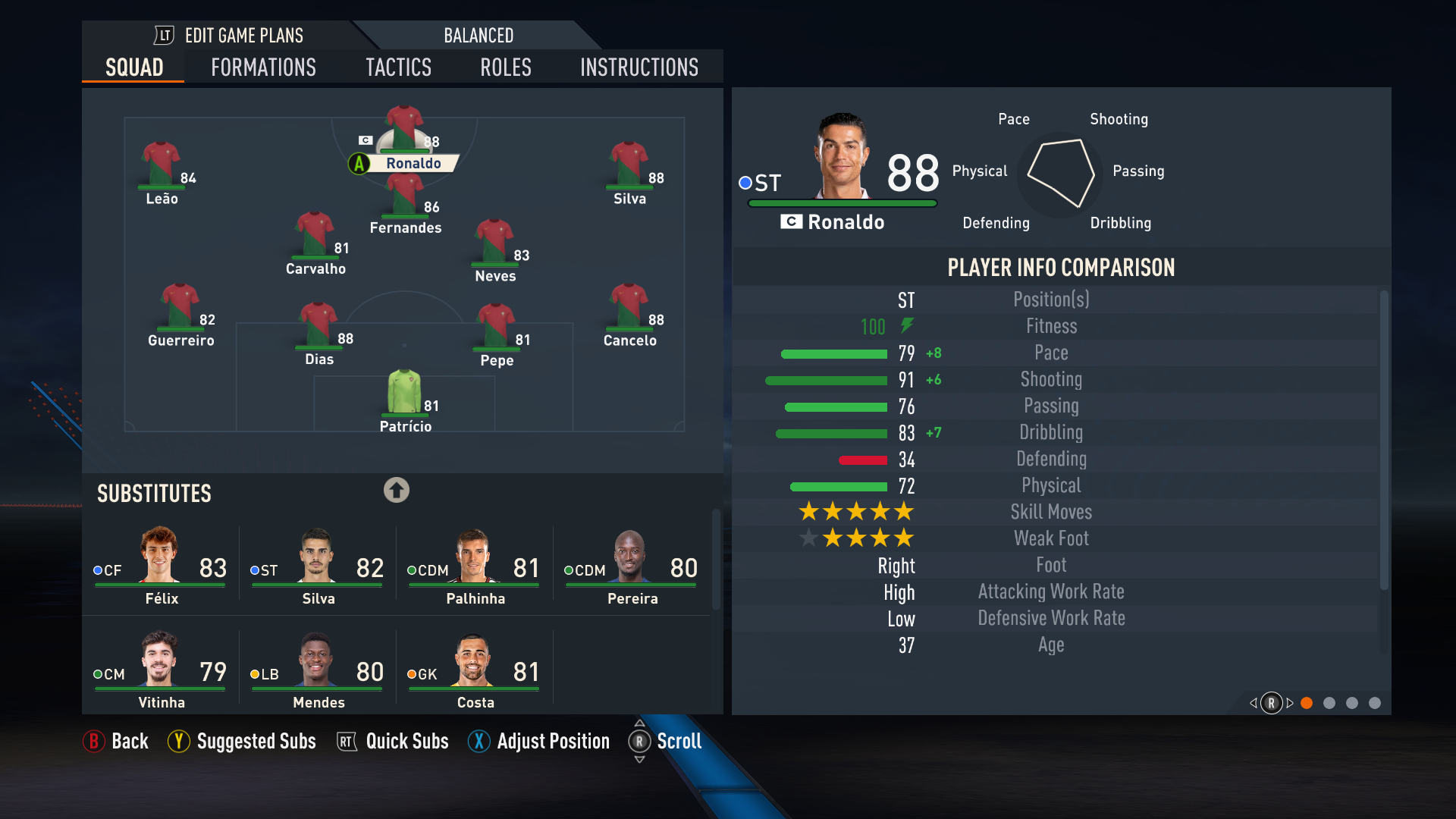
Task: Select the CF position dot beside Félix
Action: click(x=97, y=570)
